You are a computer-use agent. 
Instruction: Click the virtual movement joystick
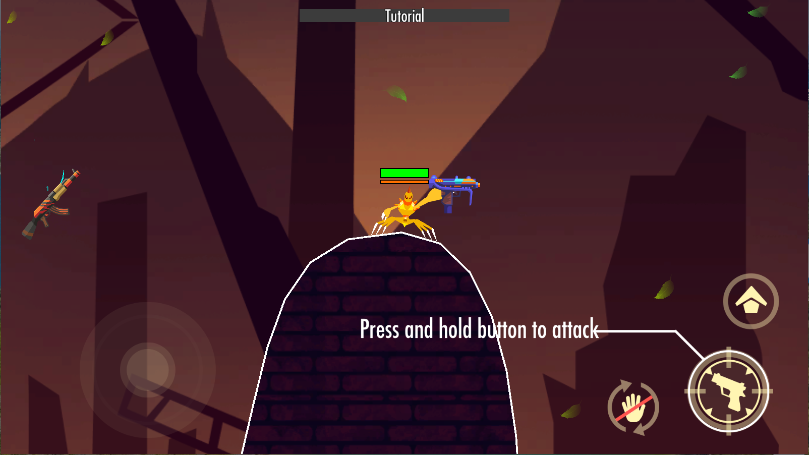[147, 369]
